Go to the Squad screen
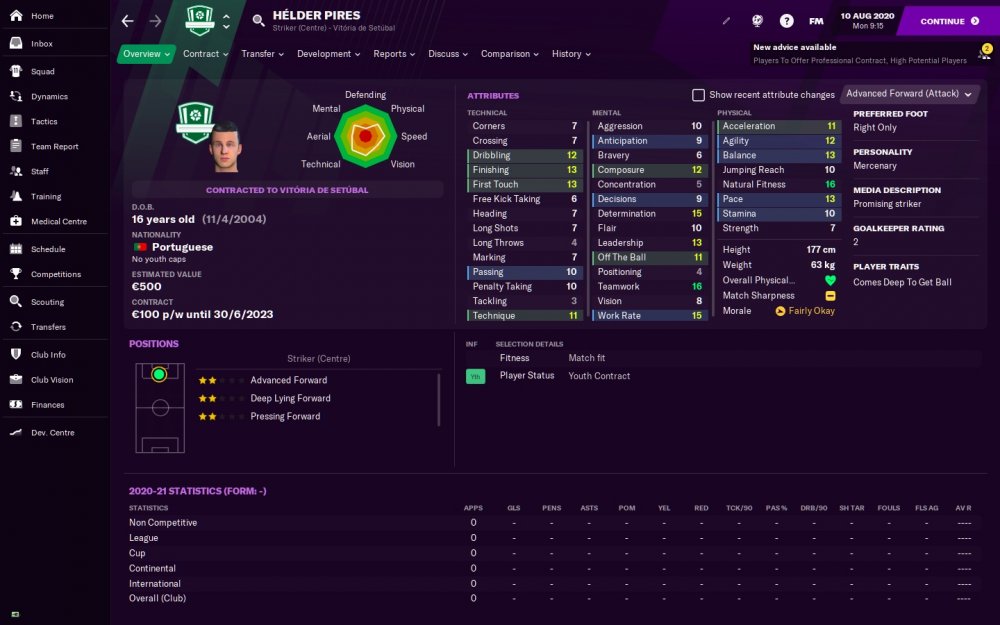 point(42,72)
